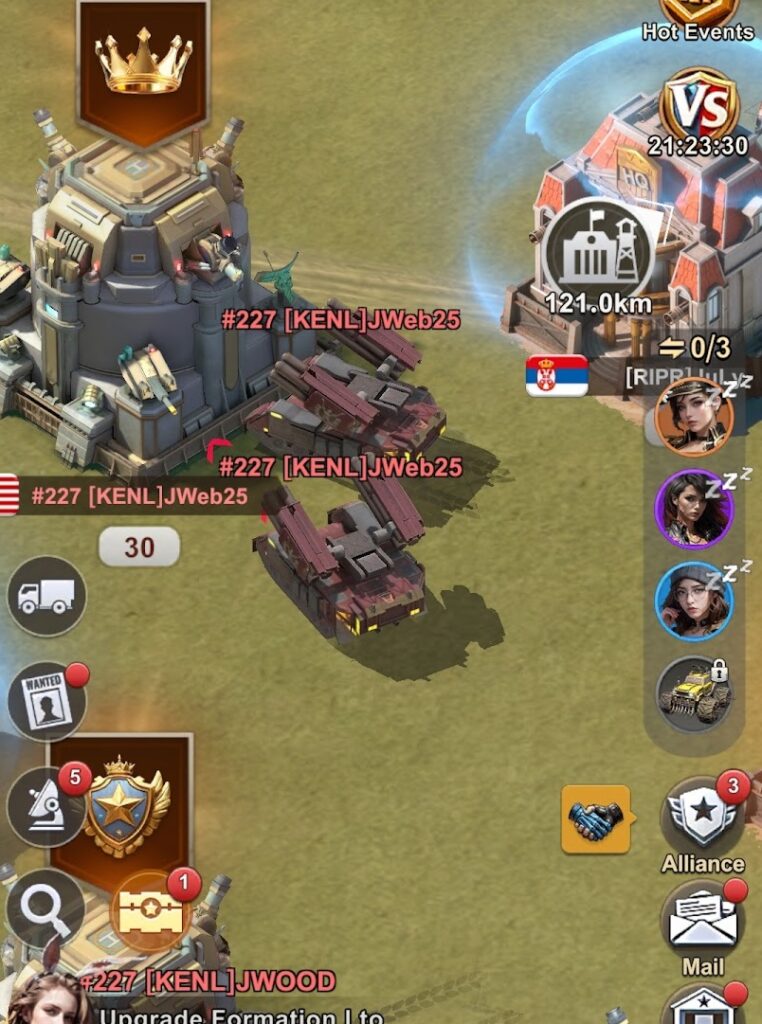Select the purple-bordered sleeping hero squad

tap(694, 508)
